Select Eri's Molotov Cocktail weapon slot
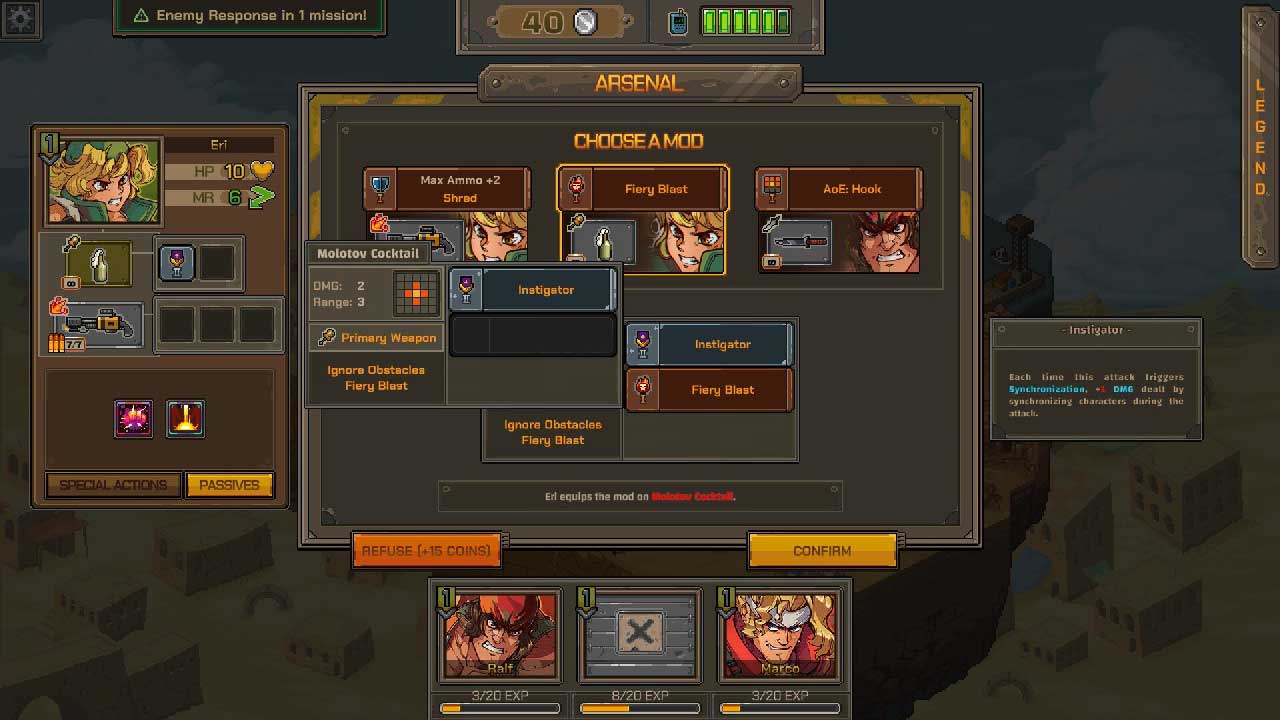The height and width of the screenshot is (720, 1280). point(96,264)
